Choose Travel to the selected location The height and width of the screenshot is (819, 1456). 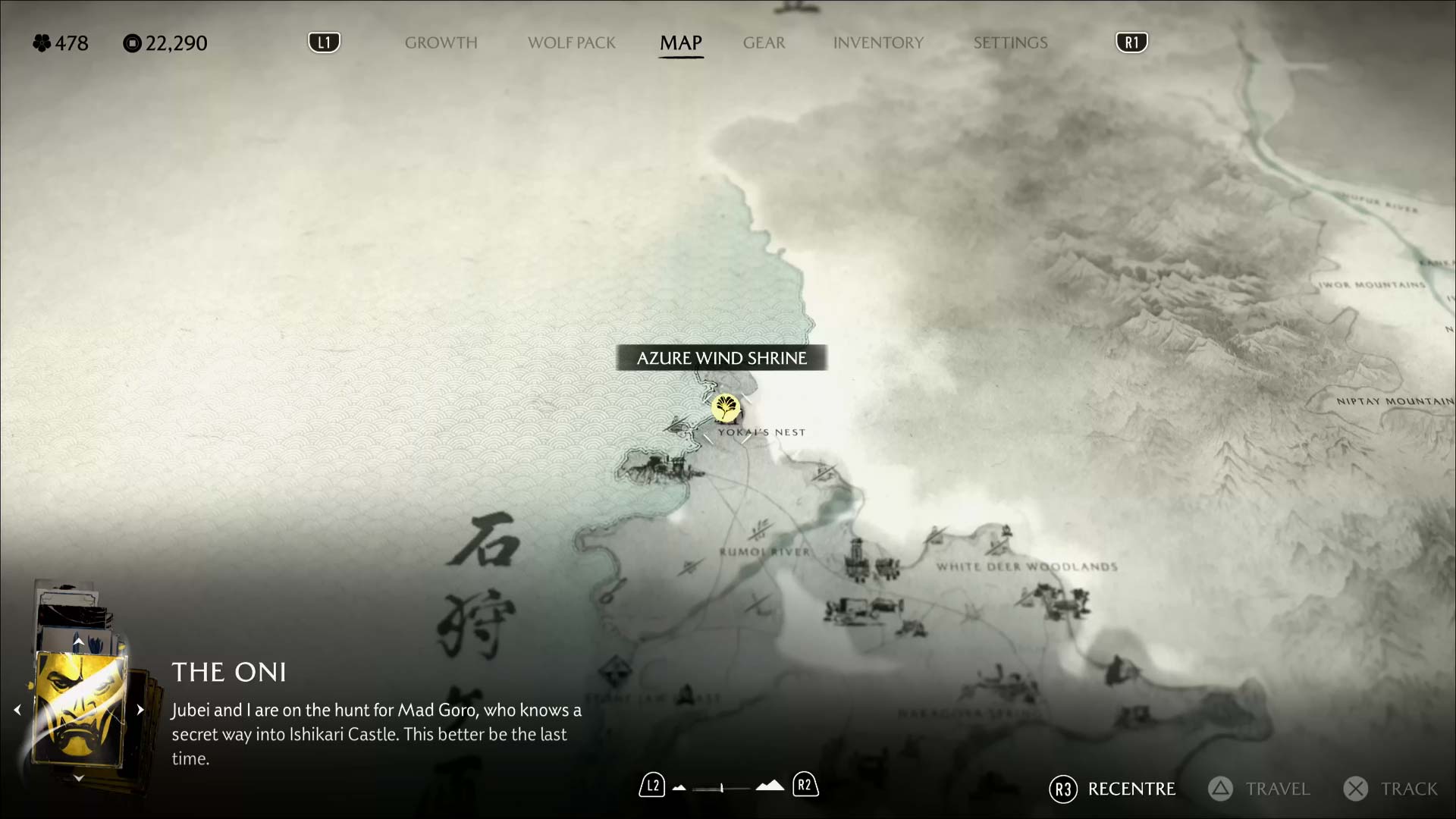pyautogui.click(x=1259, y=789)
